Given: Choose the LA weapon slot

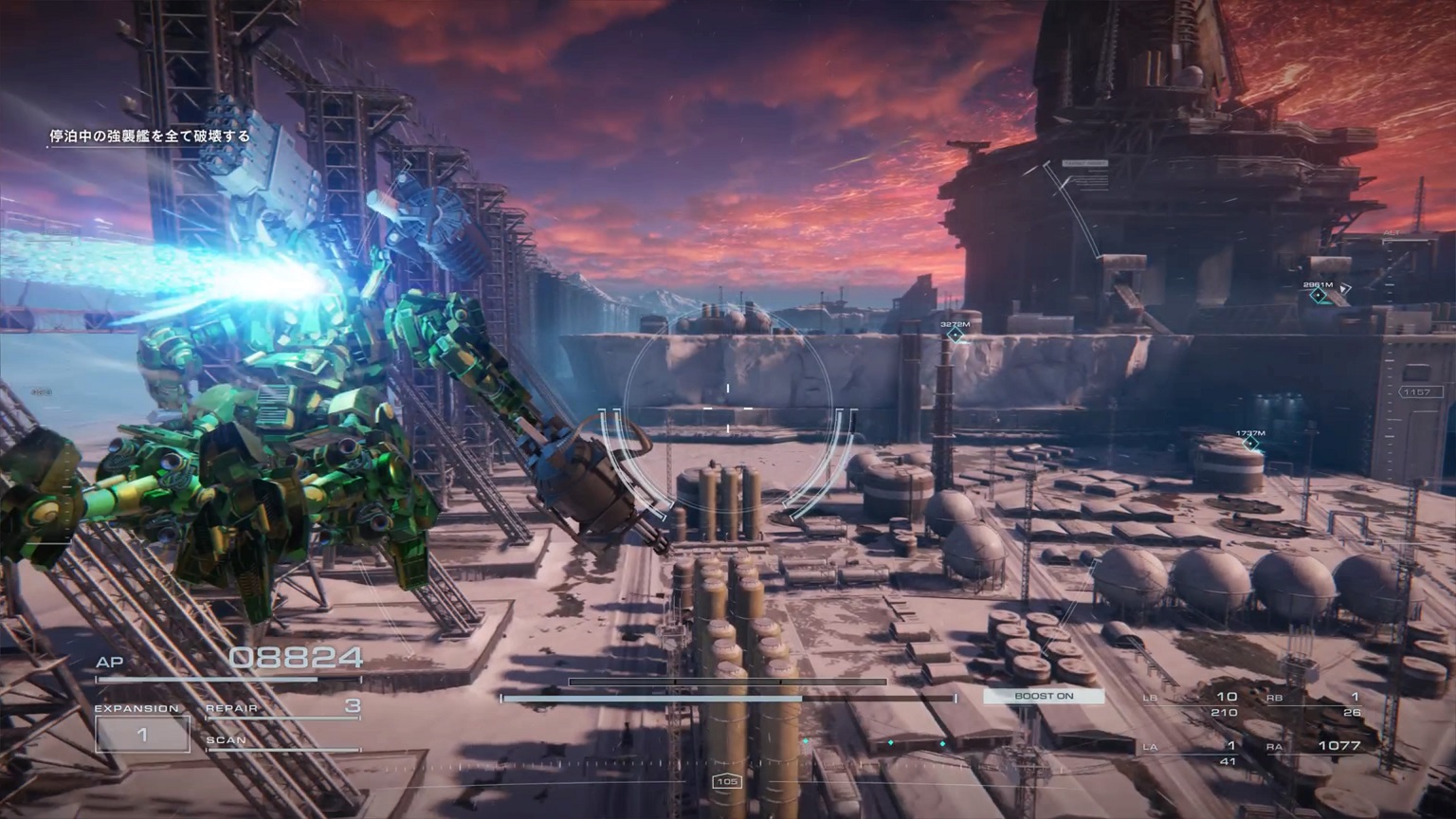Looking at the screenshot, I should coord(1191,753).
